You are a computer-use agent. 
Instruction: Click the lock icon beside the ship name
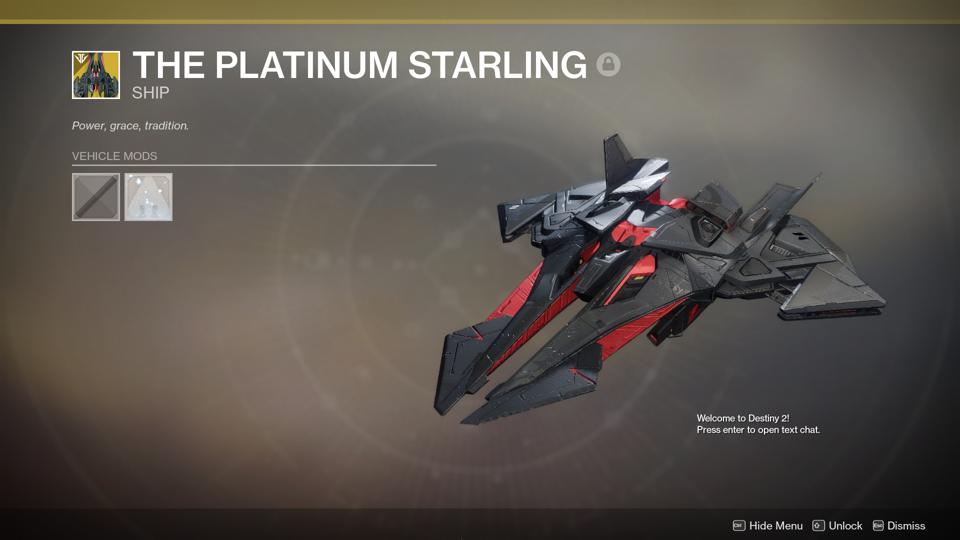pos(608,65)
